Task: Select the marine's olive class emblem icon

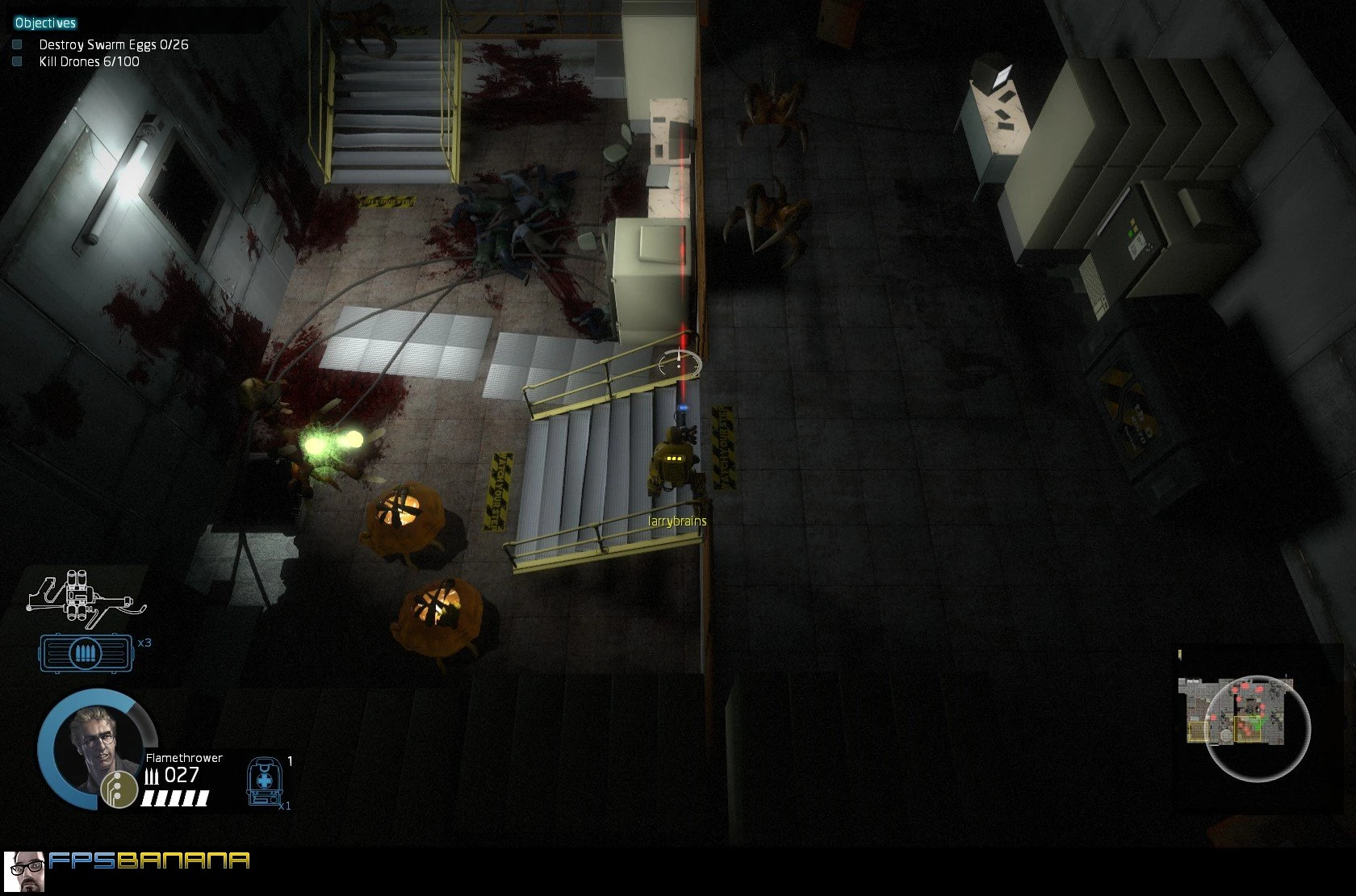Action: click(118, 788)
